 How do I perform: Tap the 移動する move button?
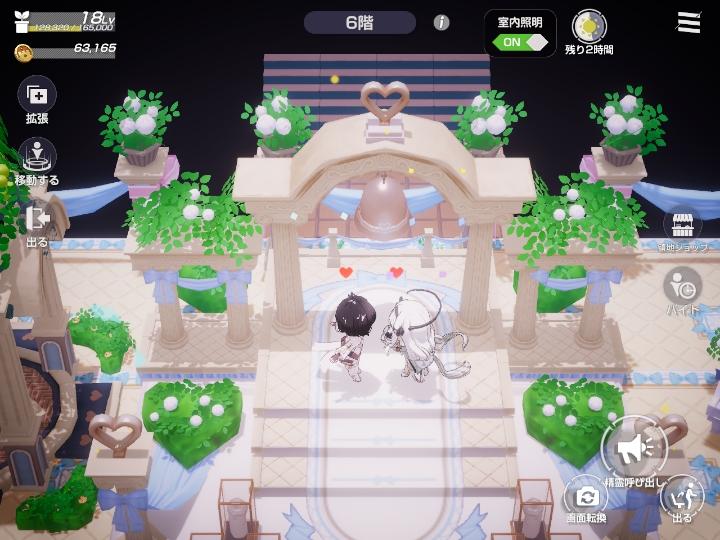click(38, 157)
